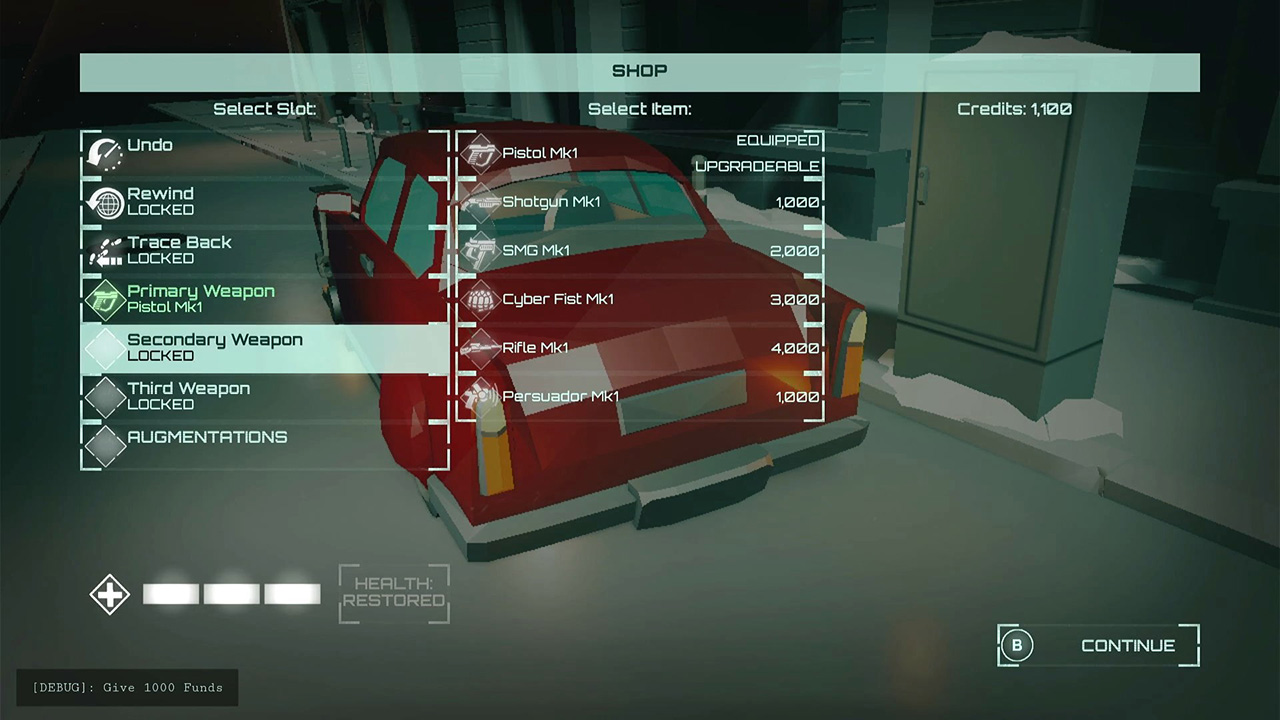Click the Persuador Mk1 icon
This screenshot has width=1280, height=720.
pyautogui.click(x=479, y=396)
